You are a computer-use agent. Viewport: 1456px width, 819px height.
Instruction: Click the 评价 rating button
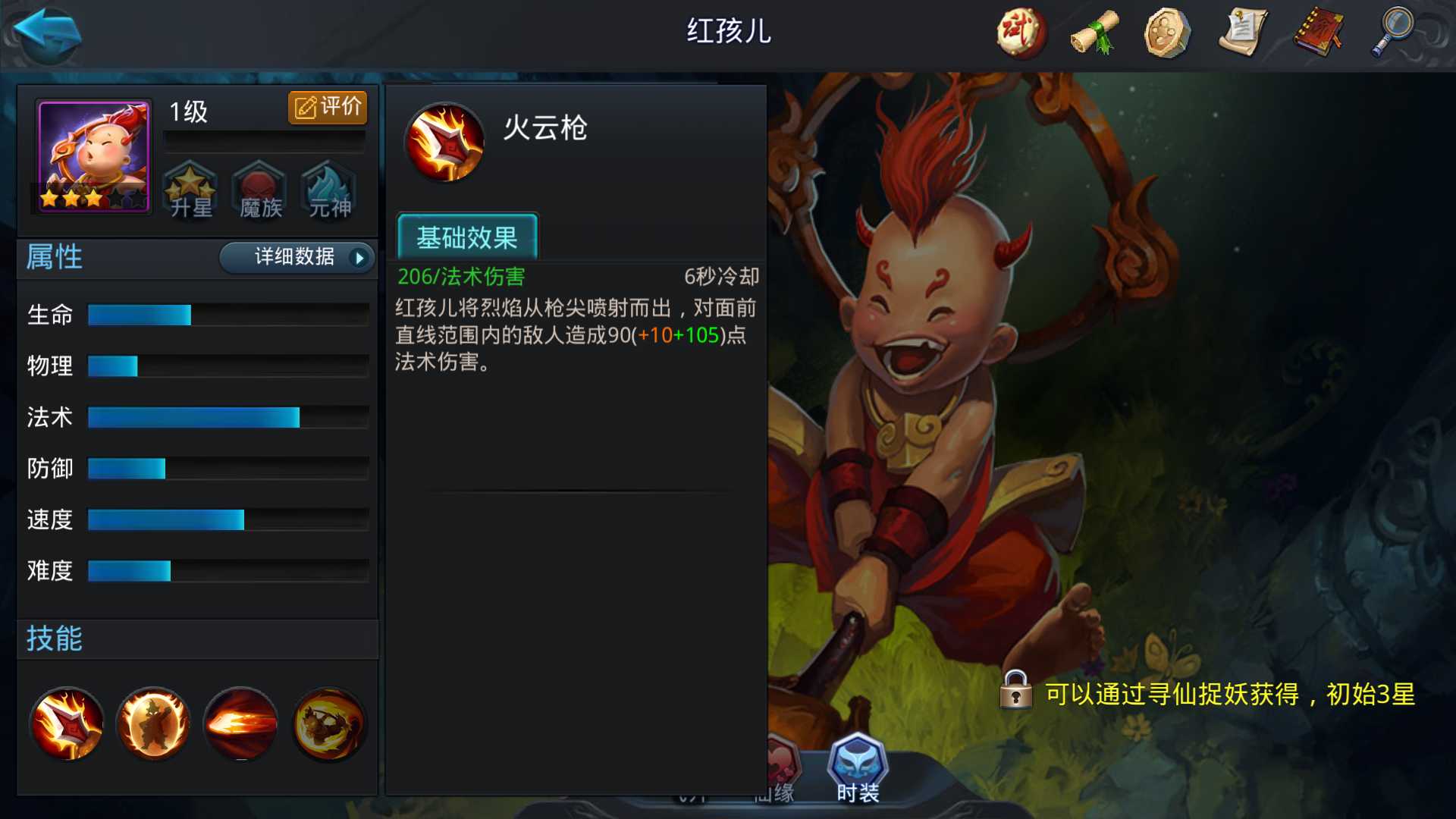[326, 107]
